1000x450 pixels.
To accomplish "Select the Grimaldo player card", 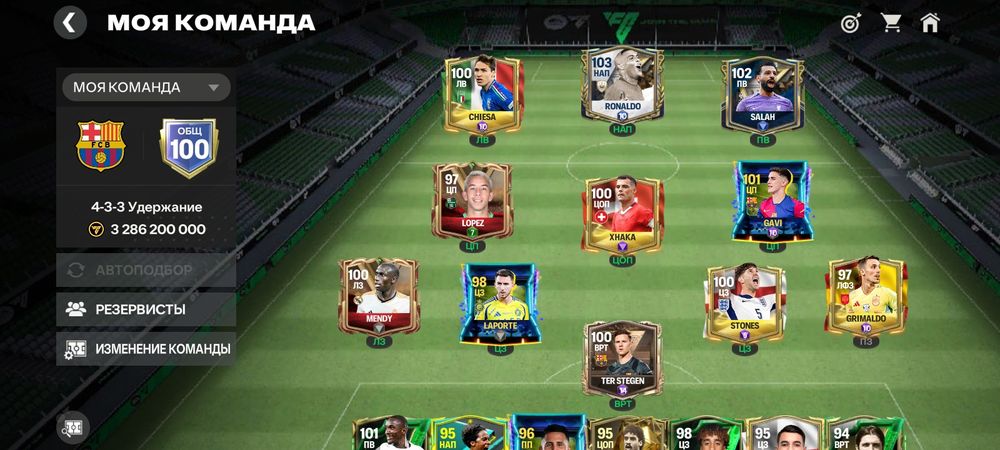I will [x=866, y=296].
